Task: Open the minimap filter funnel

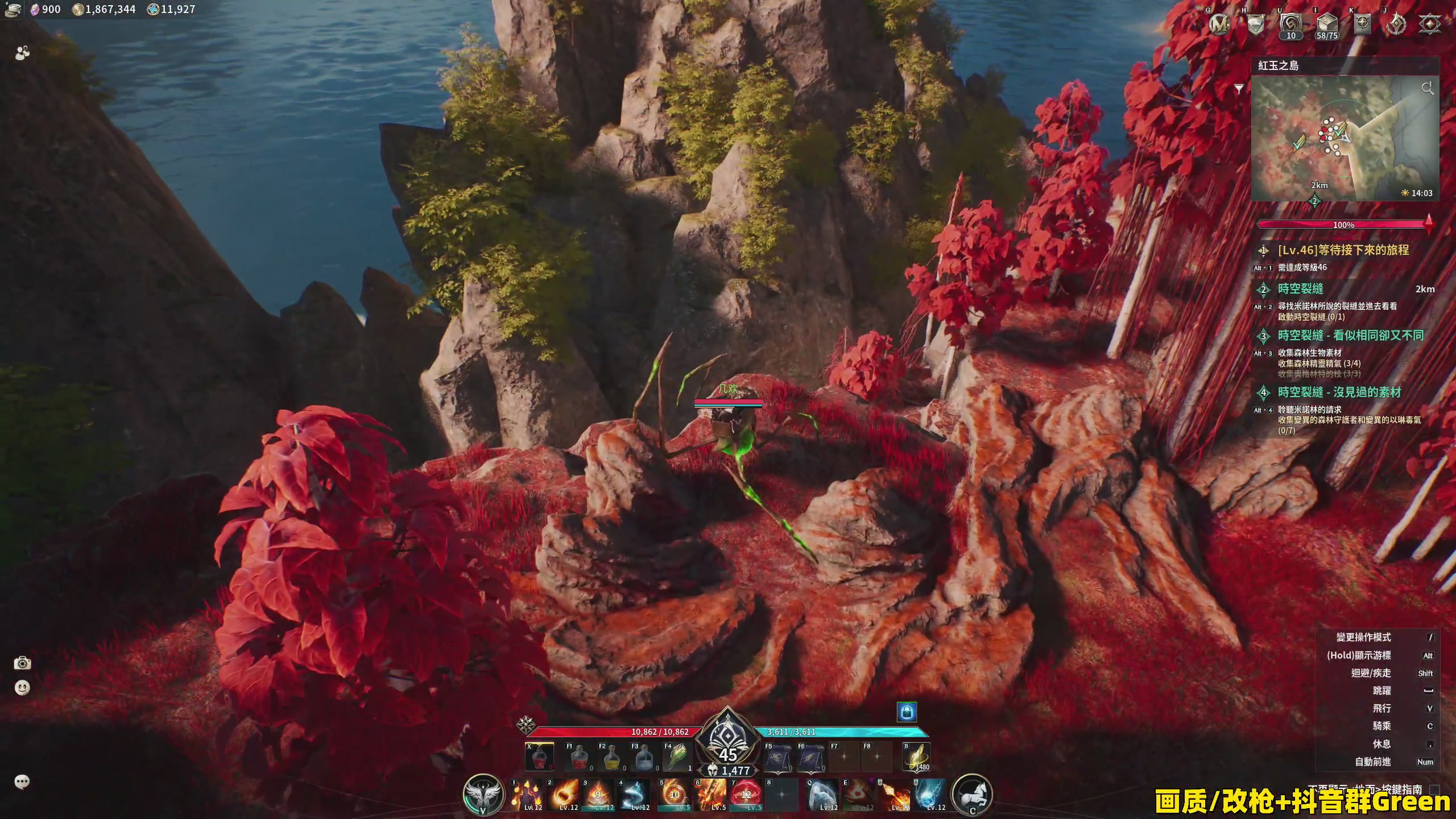Action: pyautogui.click(x=1239, y=89)
